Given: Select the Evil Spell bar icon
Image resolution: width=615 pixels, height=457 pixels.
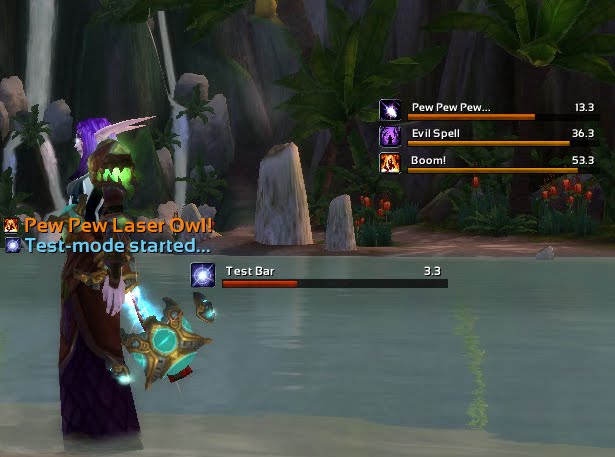Looking at the screenshot, I should (391, 136).
